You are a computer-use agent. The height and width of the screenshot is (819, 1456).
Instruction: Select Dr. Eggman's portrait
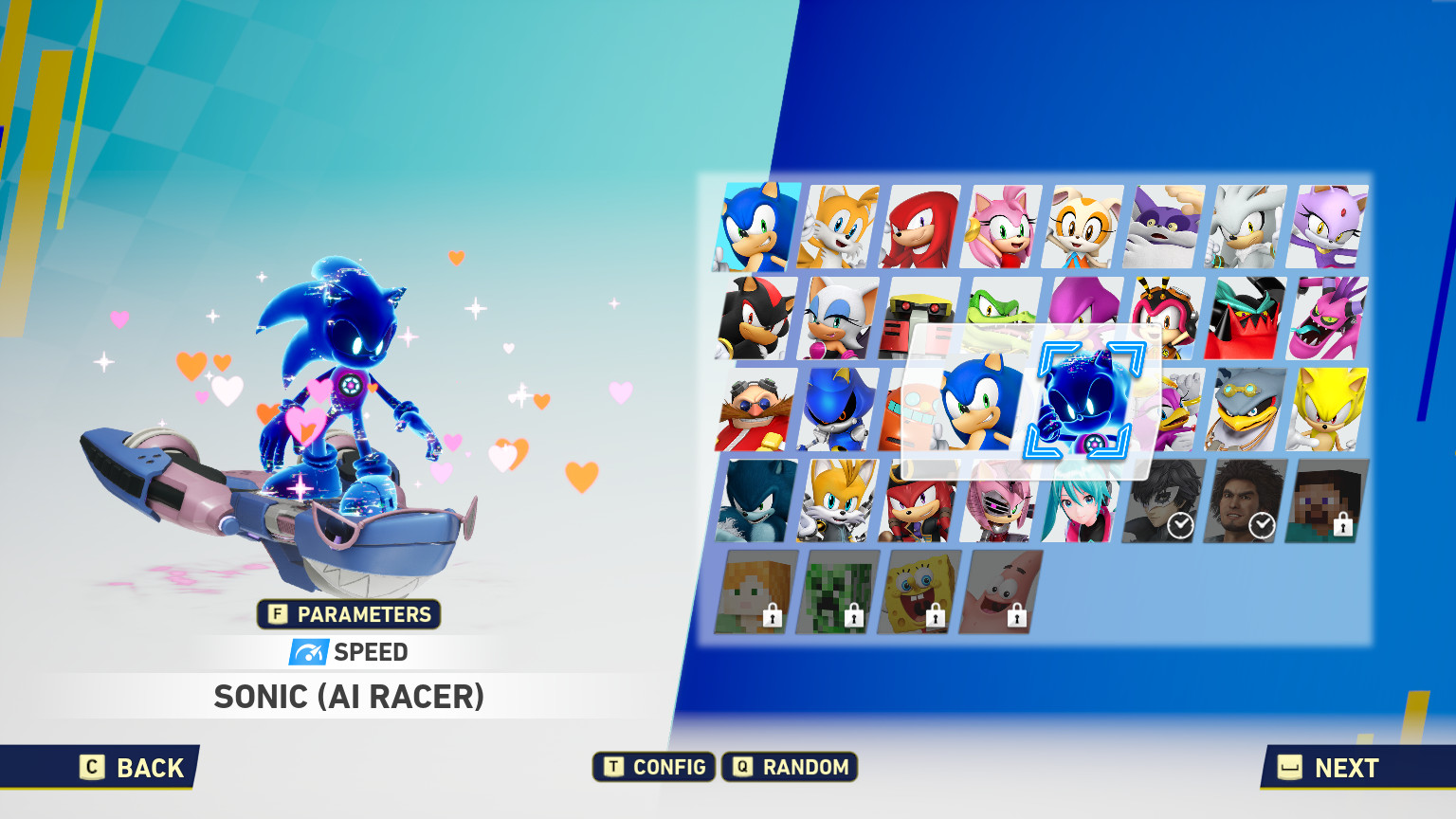point(751,408)
